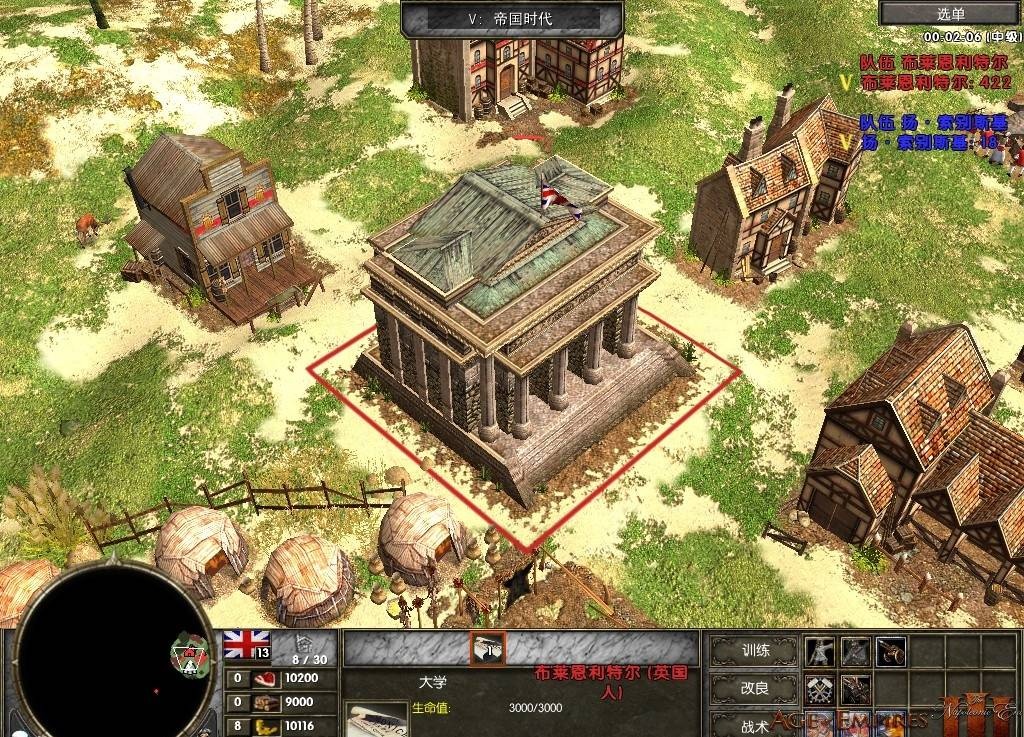Click the food resource meat icon
Screen dimensions: 1024x737
pyautogui.click(x=266, y=678)
